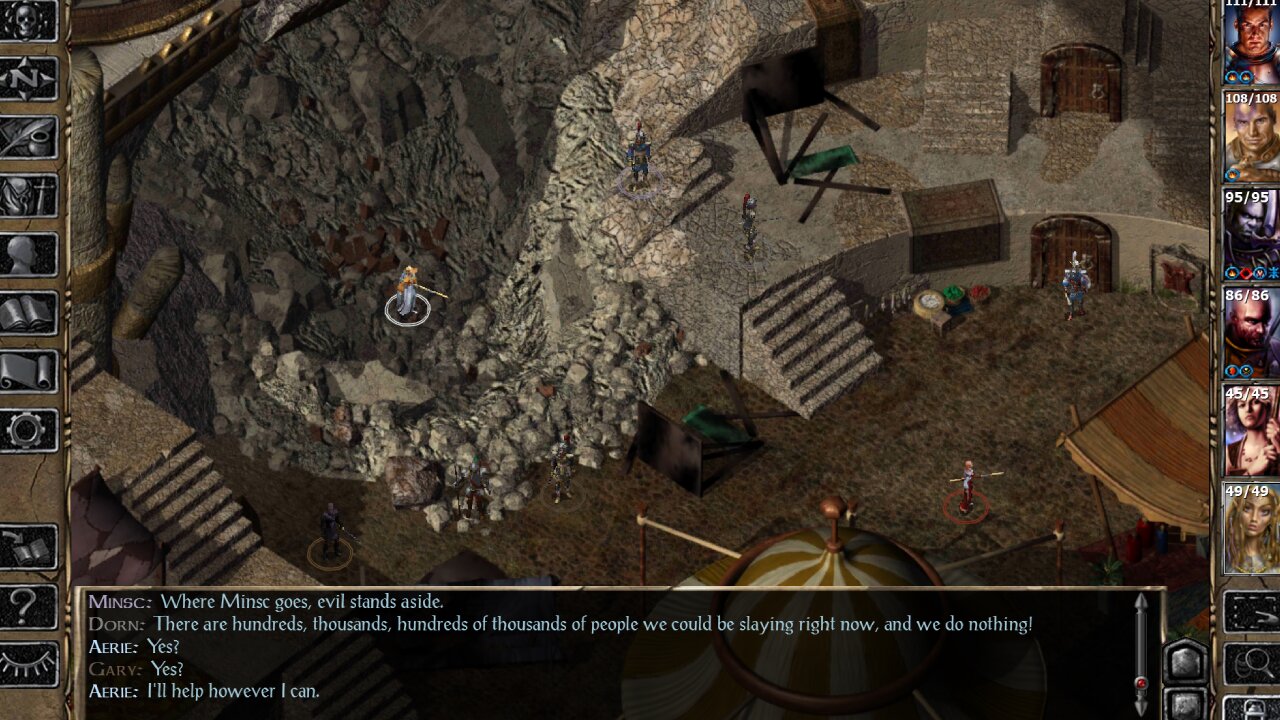The width and height of the screenshot is (1280, 720).
Task: Open the game menu via the skull icon
Action: click(x=25, y=22)
